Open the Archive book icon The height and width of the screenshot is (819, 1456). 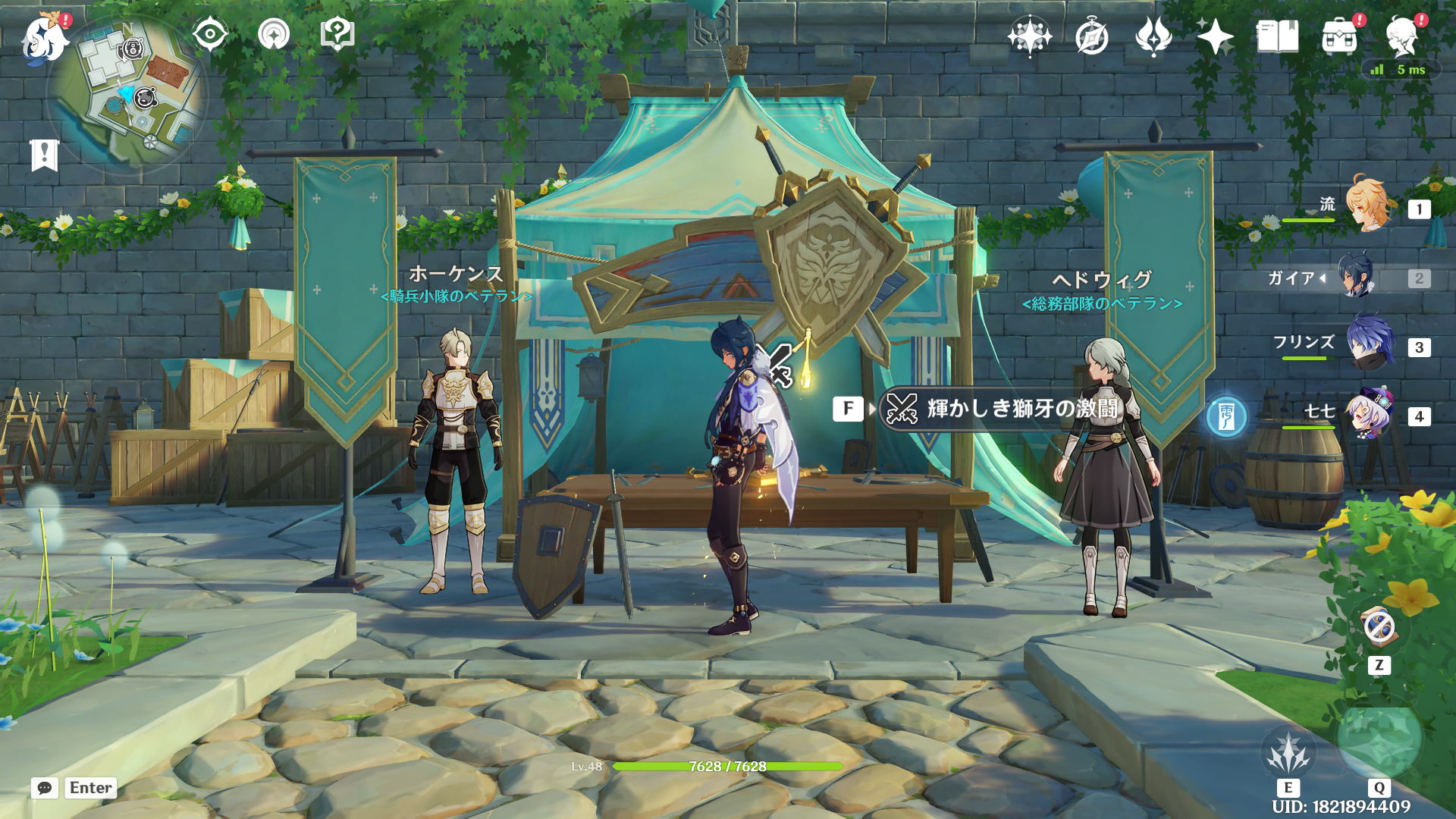point(1277,36)
